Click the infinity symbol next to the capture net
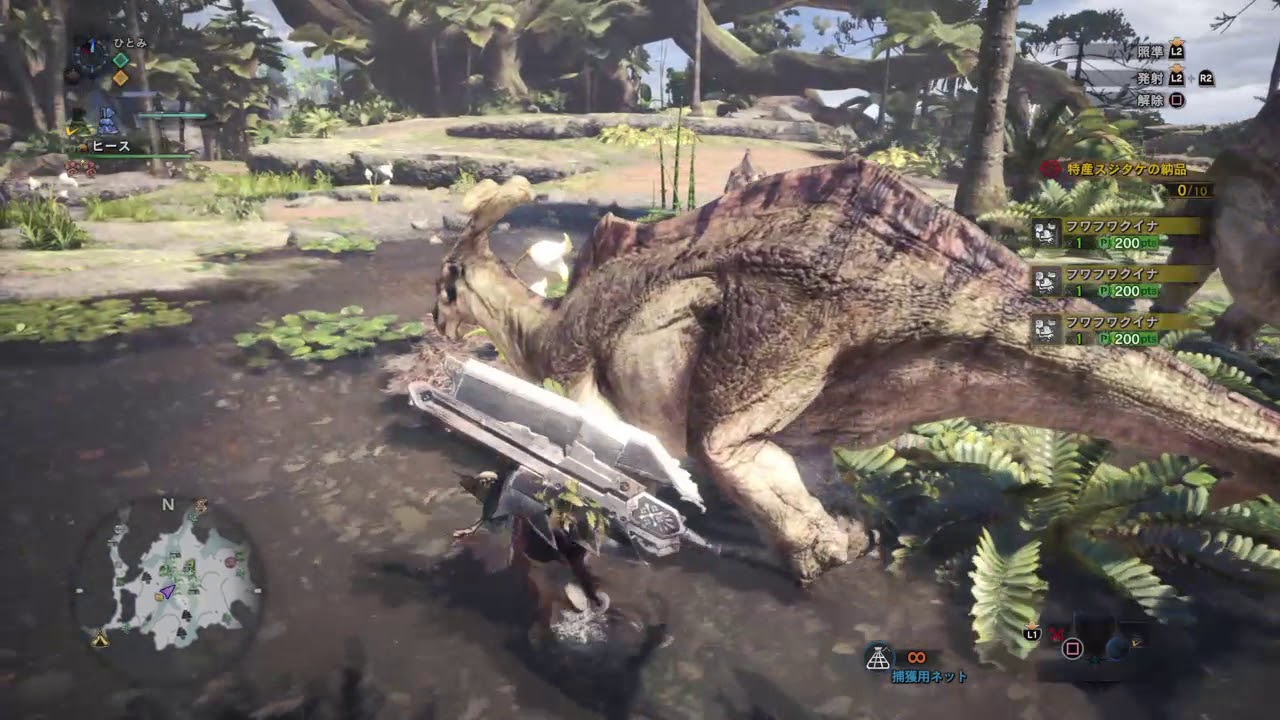The width and height of the screenshot is (1280, 720). click(x=916, y=657)
